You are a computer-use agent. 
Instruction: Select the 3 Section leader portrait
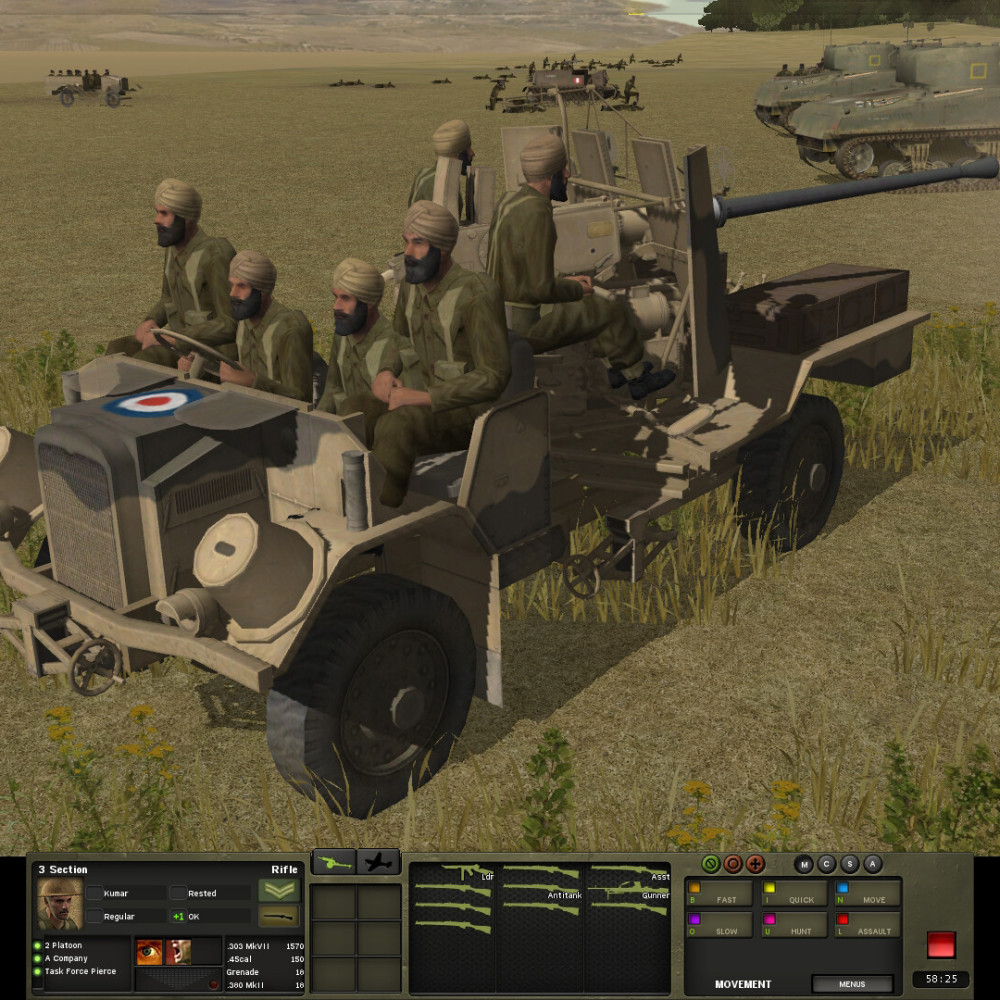point(59,903)
